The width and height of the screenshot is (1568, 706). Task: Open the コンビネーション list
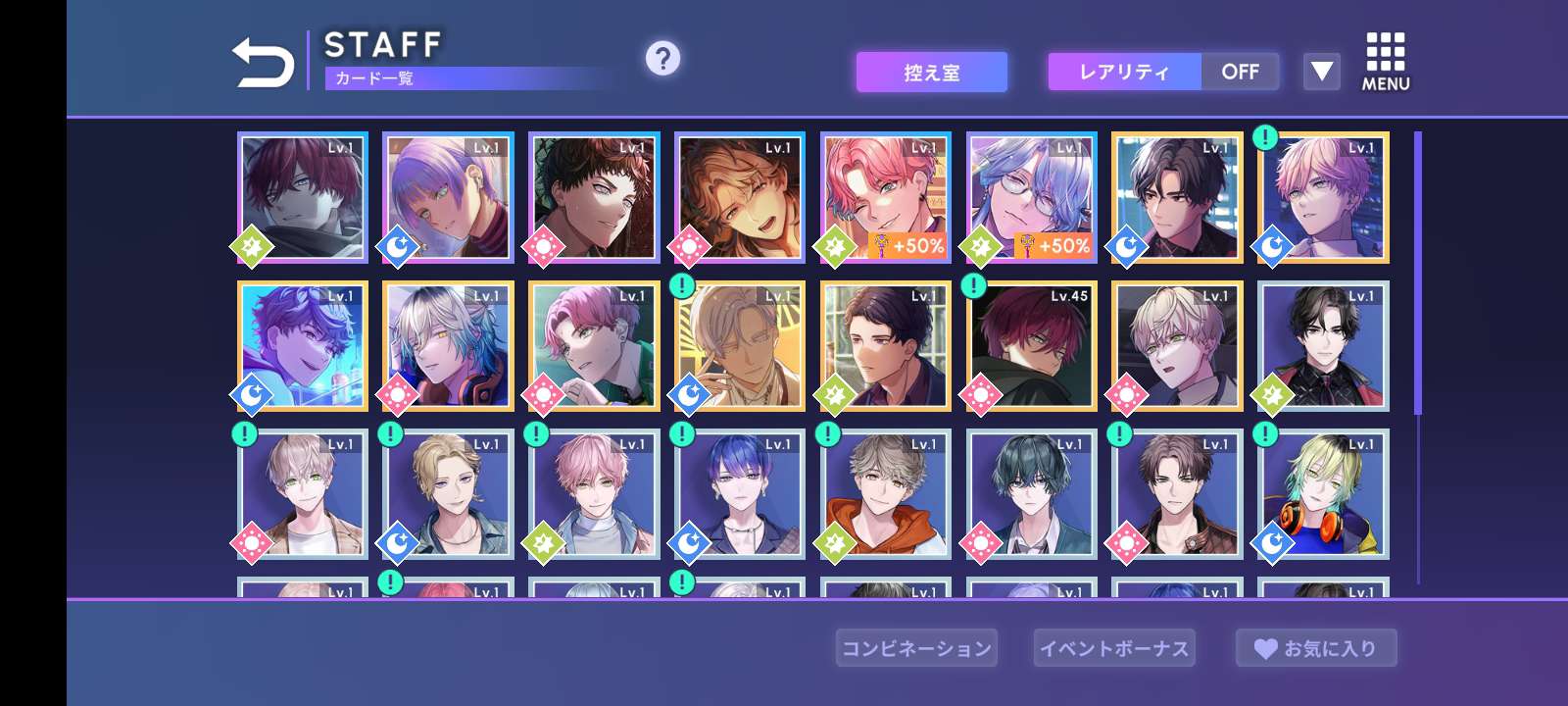(916, 648)
